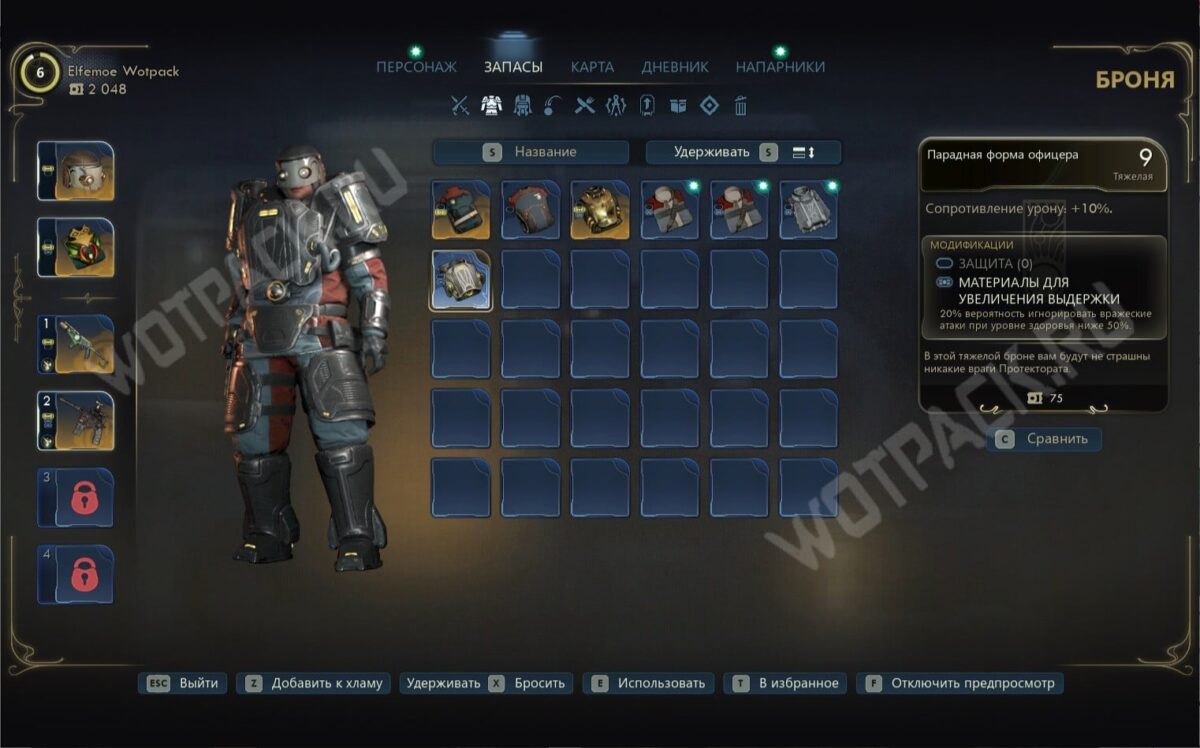The width and height of the screenshot is (1200, 748).
Task: Click the equipped green armor slot
Action: 76,247
